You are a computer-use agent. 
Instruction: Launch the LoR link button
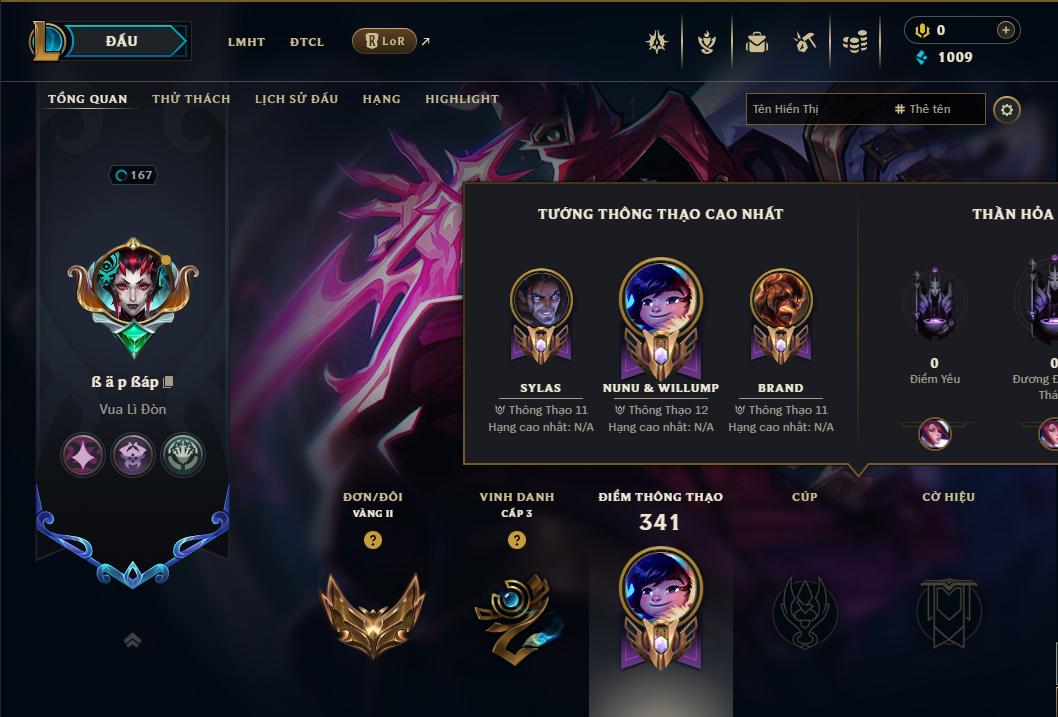click(x=384, y=41)
